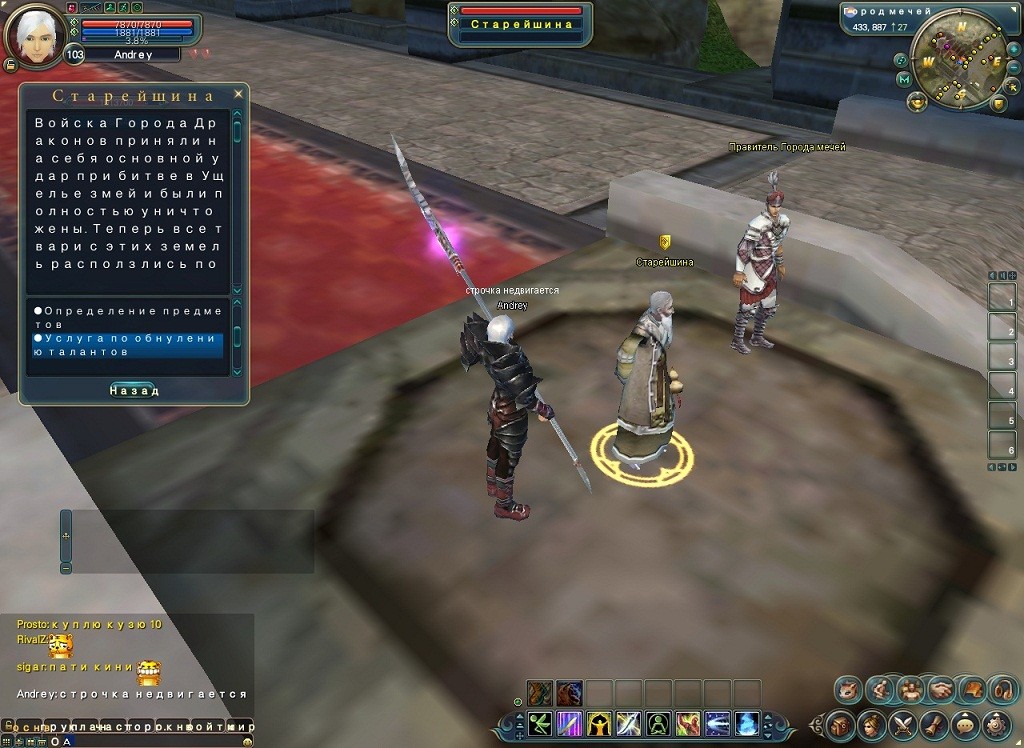Select 'Услуга по обнулению талантов' option
This screenshot has height=748, width=1024.
click(x=127, y=345)
